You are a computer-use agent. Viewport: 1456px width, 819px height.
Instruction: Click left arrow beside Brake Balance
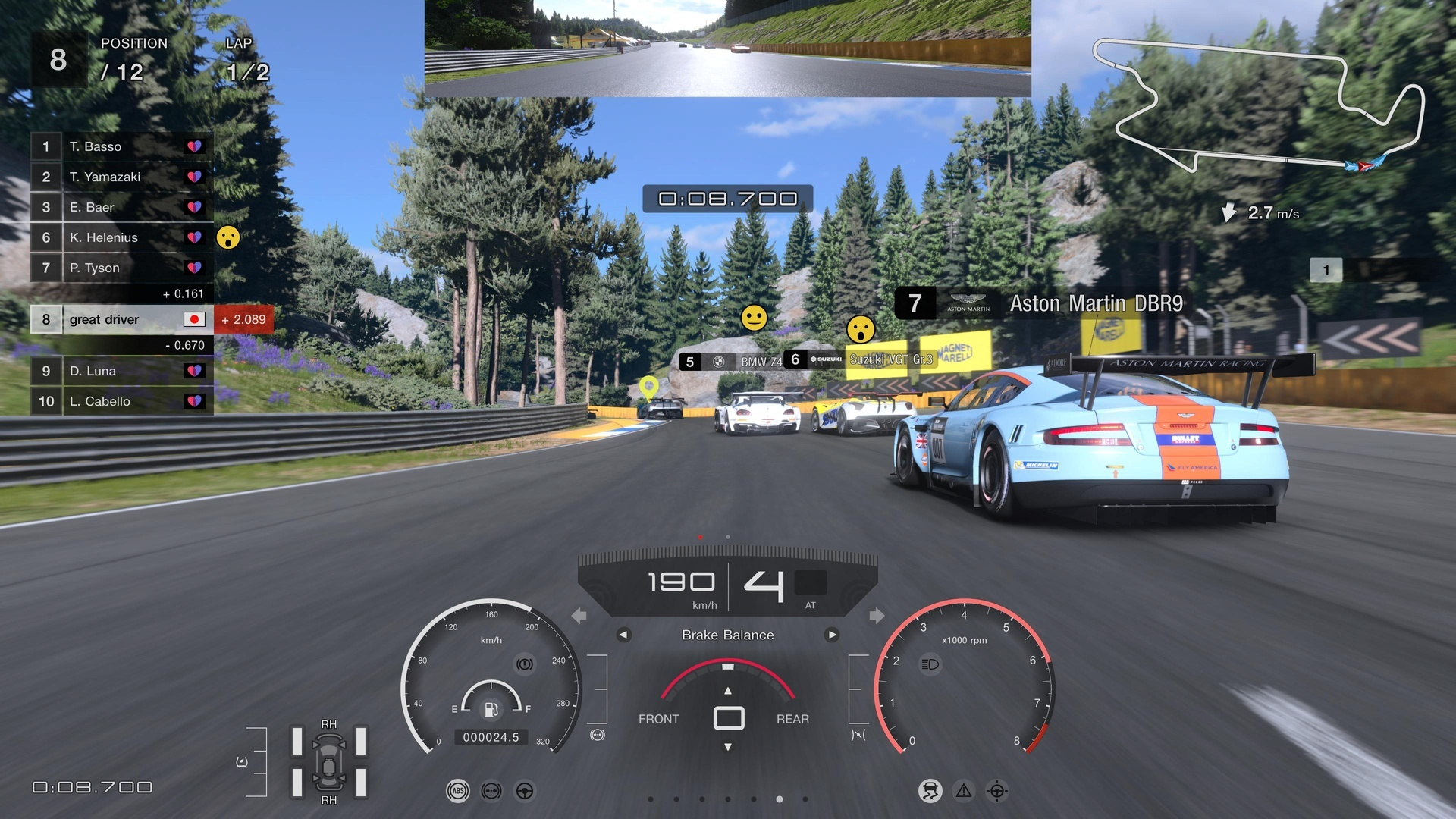click(623, 635)
